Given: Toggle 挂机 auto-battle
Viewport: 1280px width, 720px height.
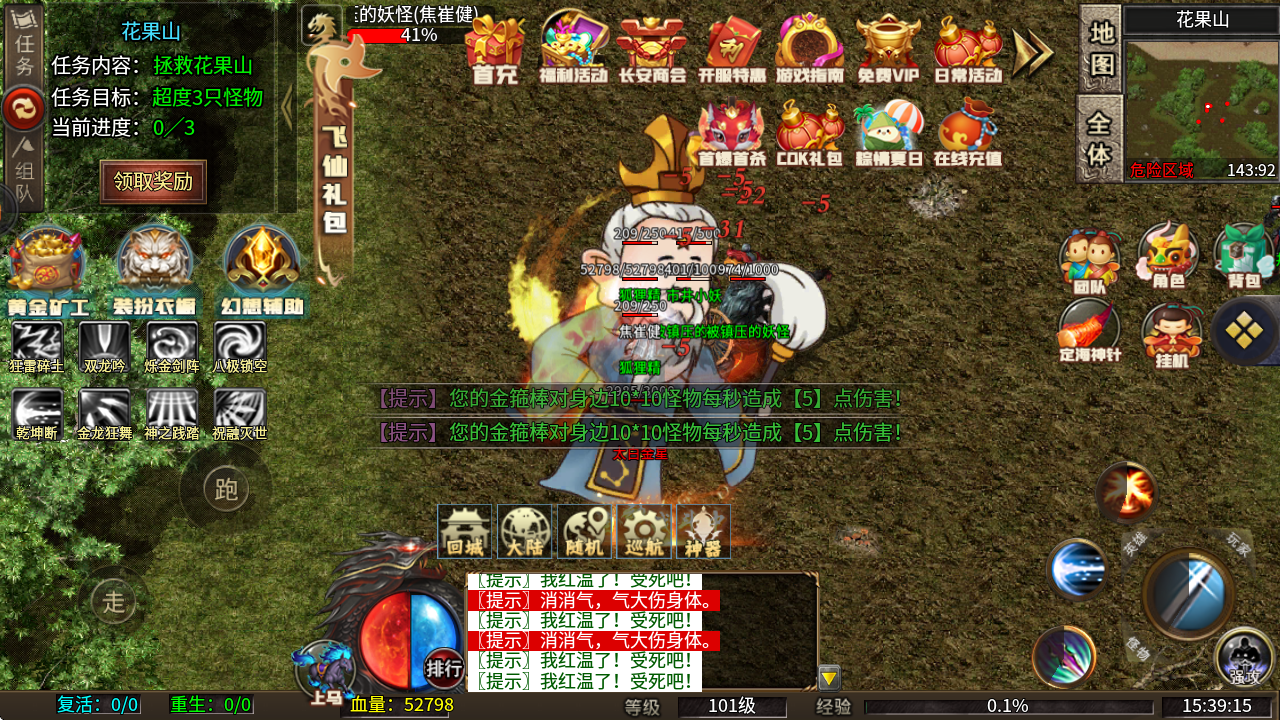Looking at the screenshot, I should [1171, 336].
